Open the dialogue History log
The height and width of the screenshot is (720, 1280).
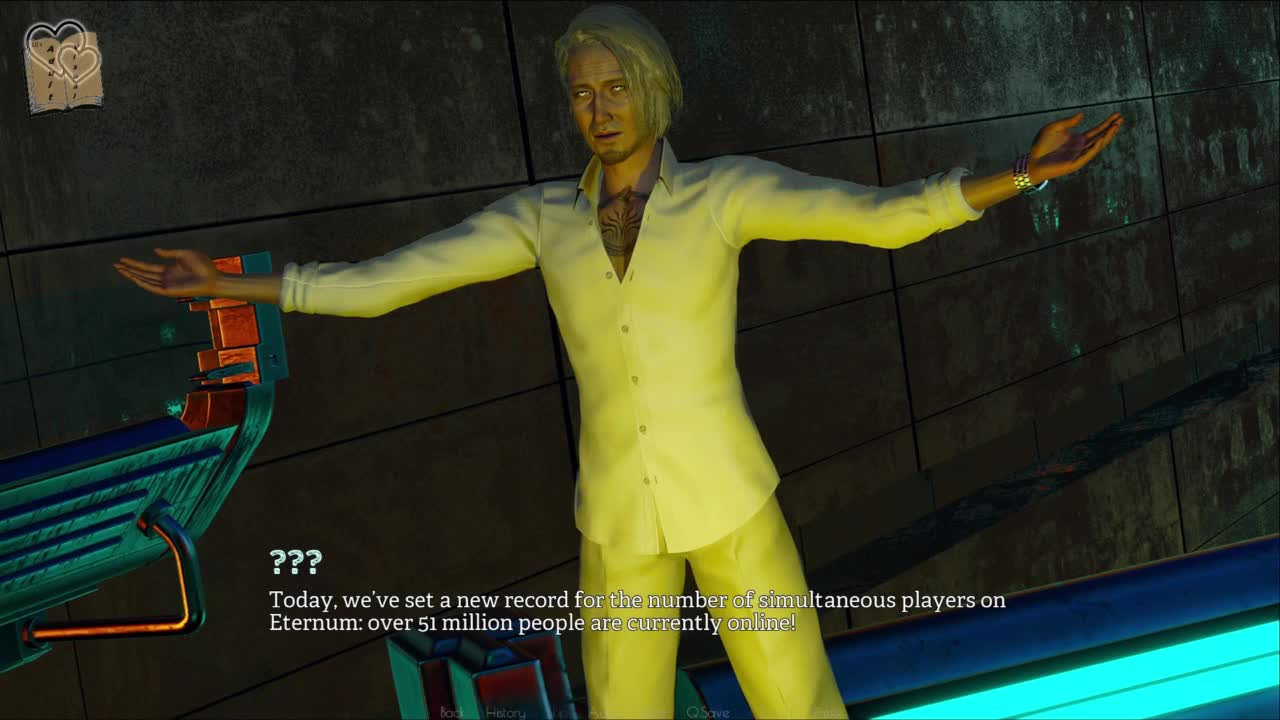[x=506, y=712]
